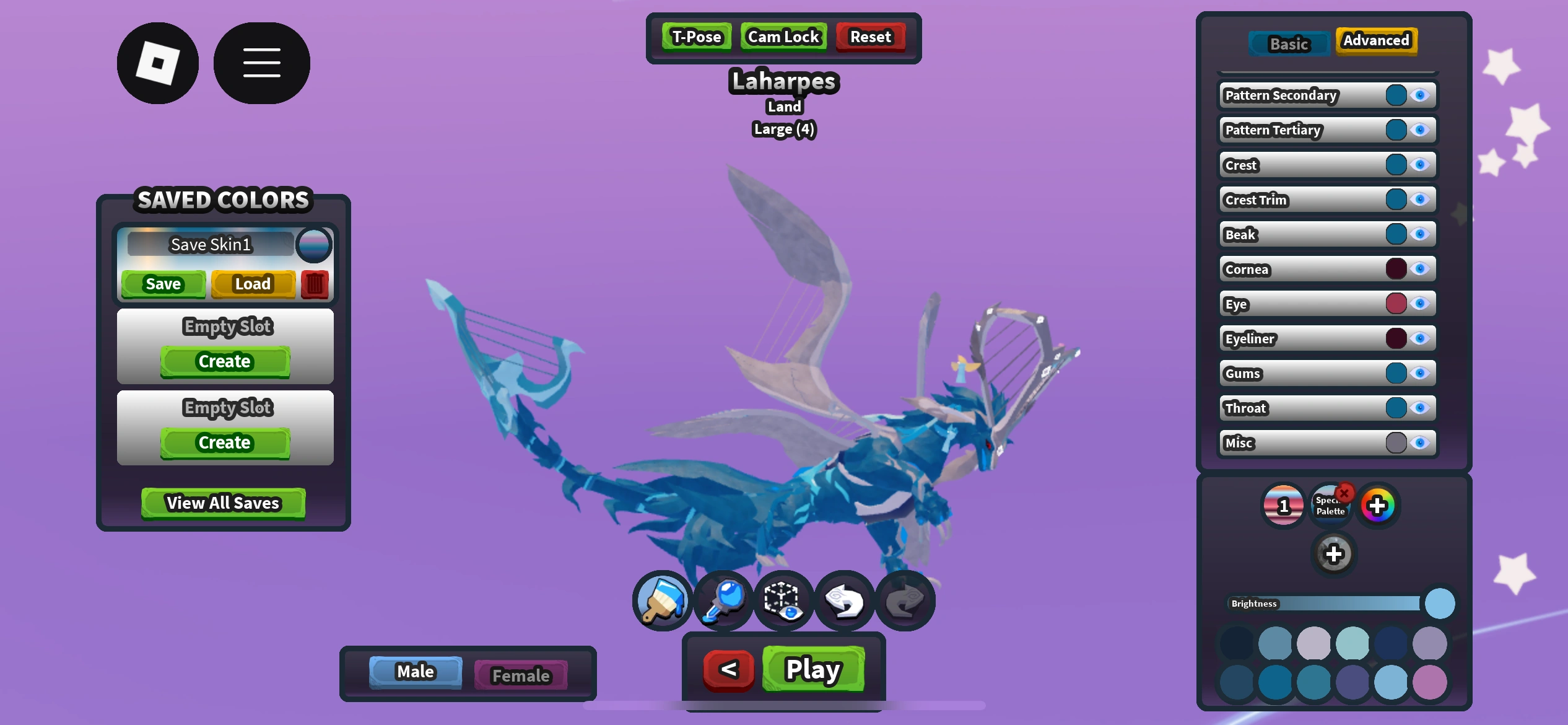Select the paintbrush coloring tool
Screen dimensions: 1568x725
click(x=661, y=600)
